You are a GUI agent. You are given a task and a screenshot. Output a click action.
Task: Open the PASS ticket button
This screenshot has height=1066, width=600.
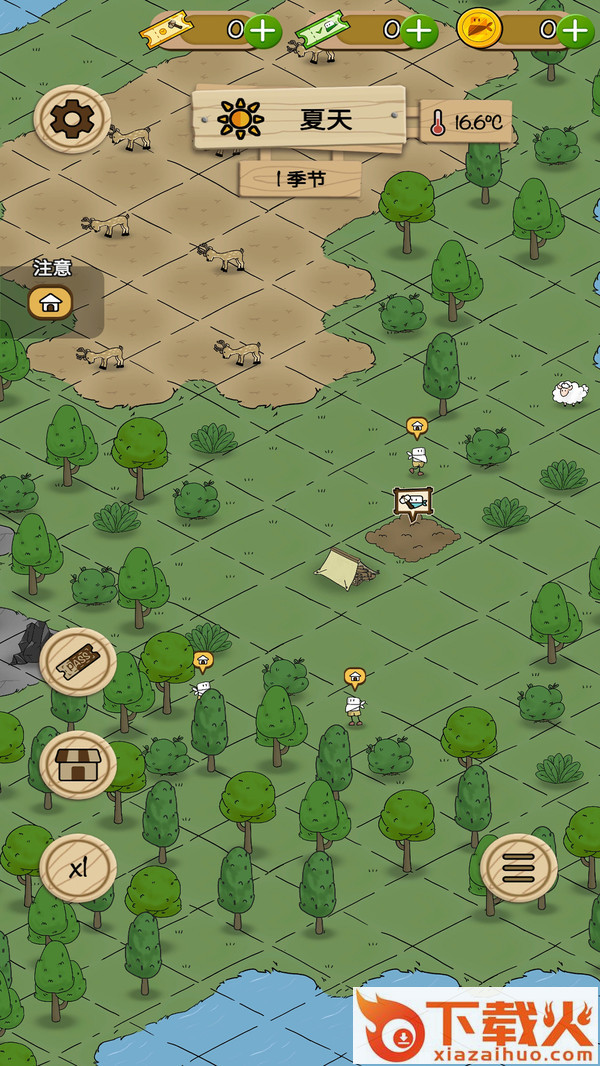pos(78,661)
